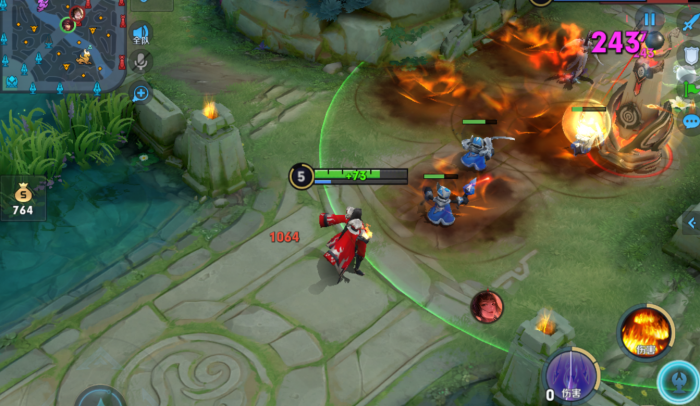Send the shield defend signal

[x=689, y=55]
